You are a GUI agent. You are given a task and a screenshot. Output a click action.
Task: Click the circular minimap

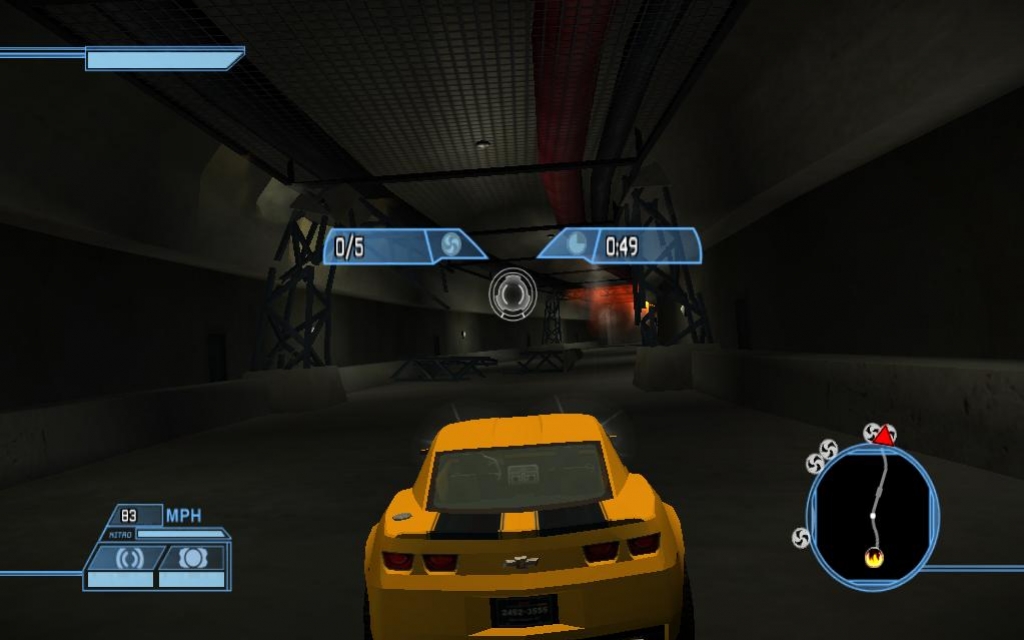[x=872, y=515]
